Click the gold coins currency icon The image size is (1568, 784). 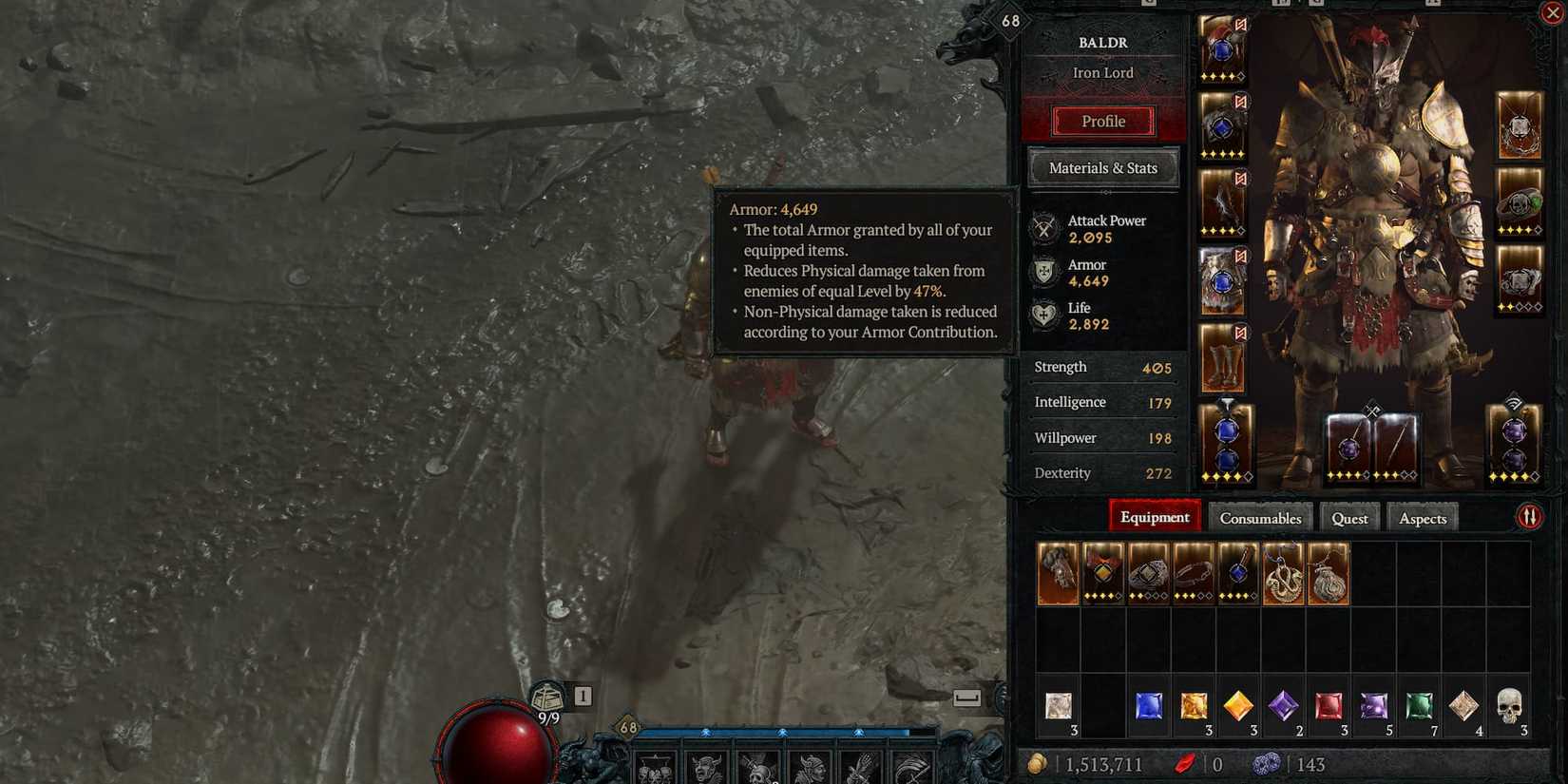(1042, 763)
